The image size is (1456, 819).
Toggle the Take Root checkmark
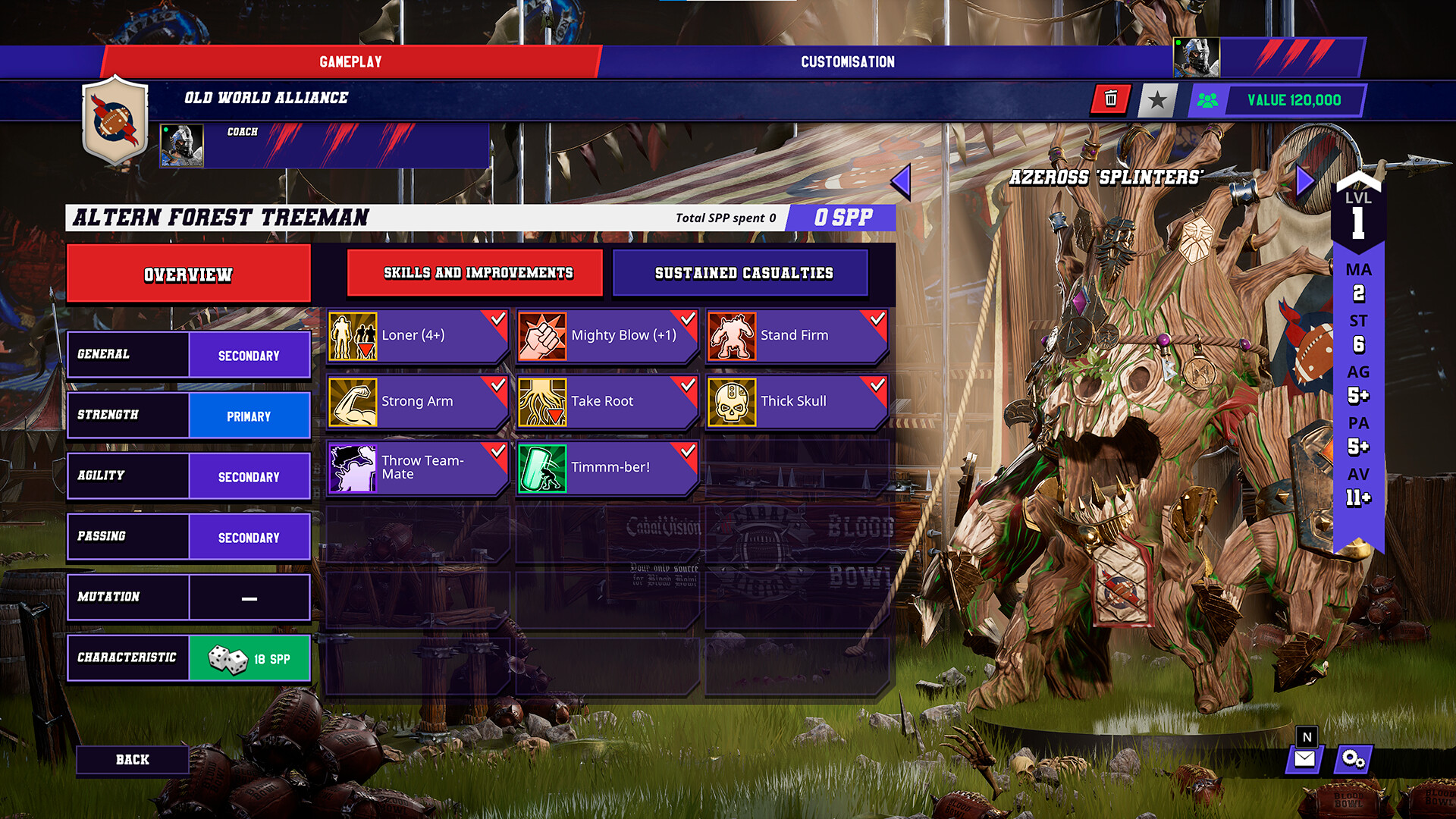tap(686, 385)
